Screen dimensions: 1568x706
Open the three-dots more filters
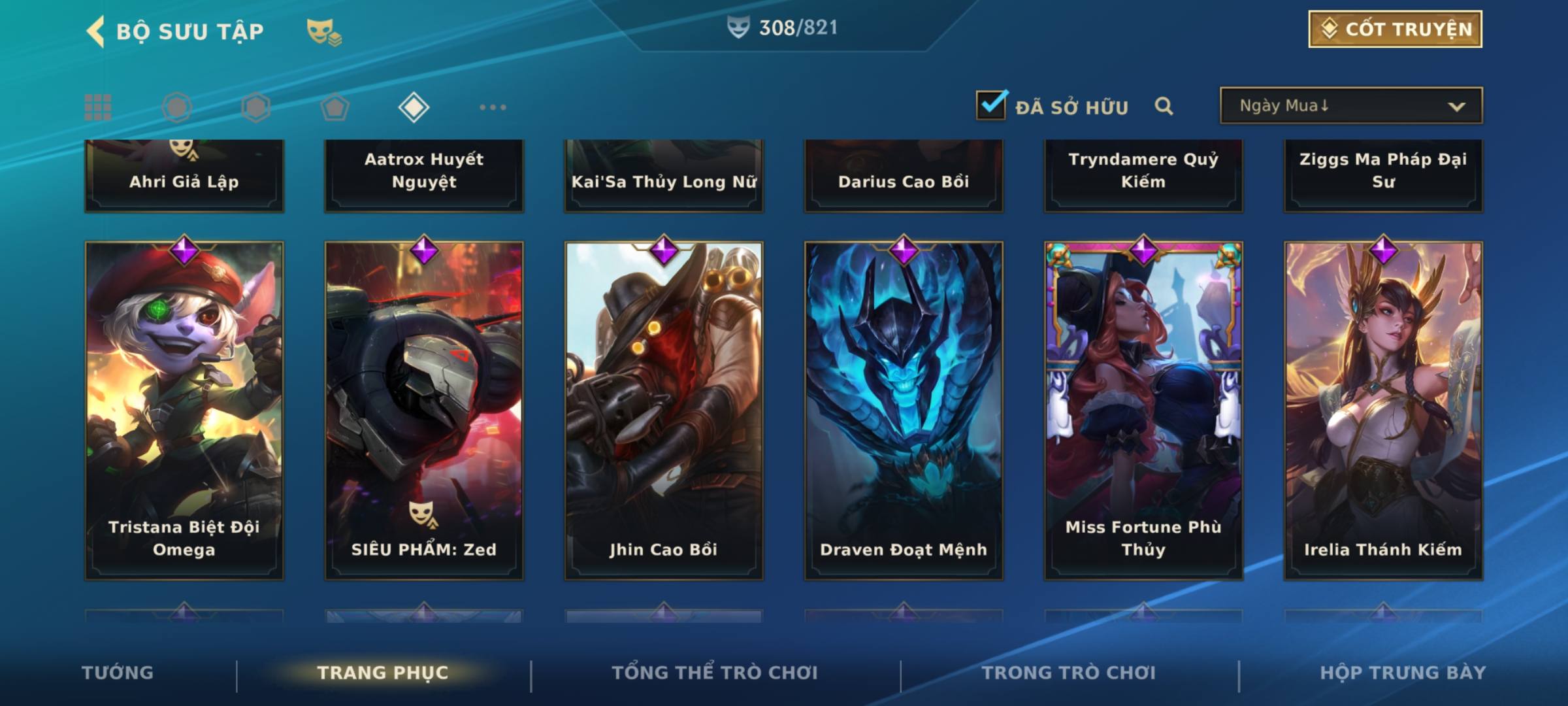pos(493,107)
